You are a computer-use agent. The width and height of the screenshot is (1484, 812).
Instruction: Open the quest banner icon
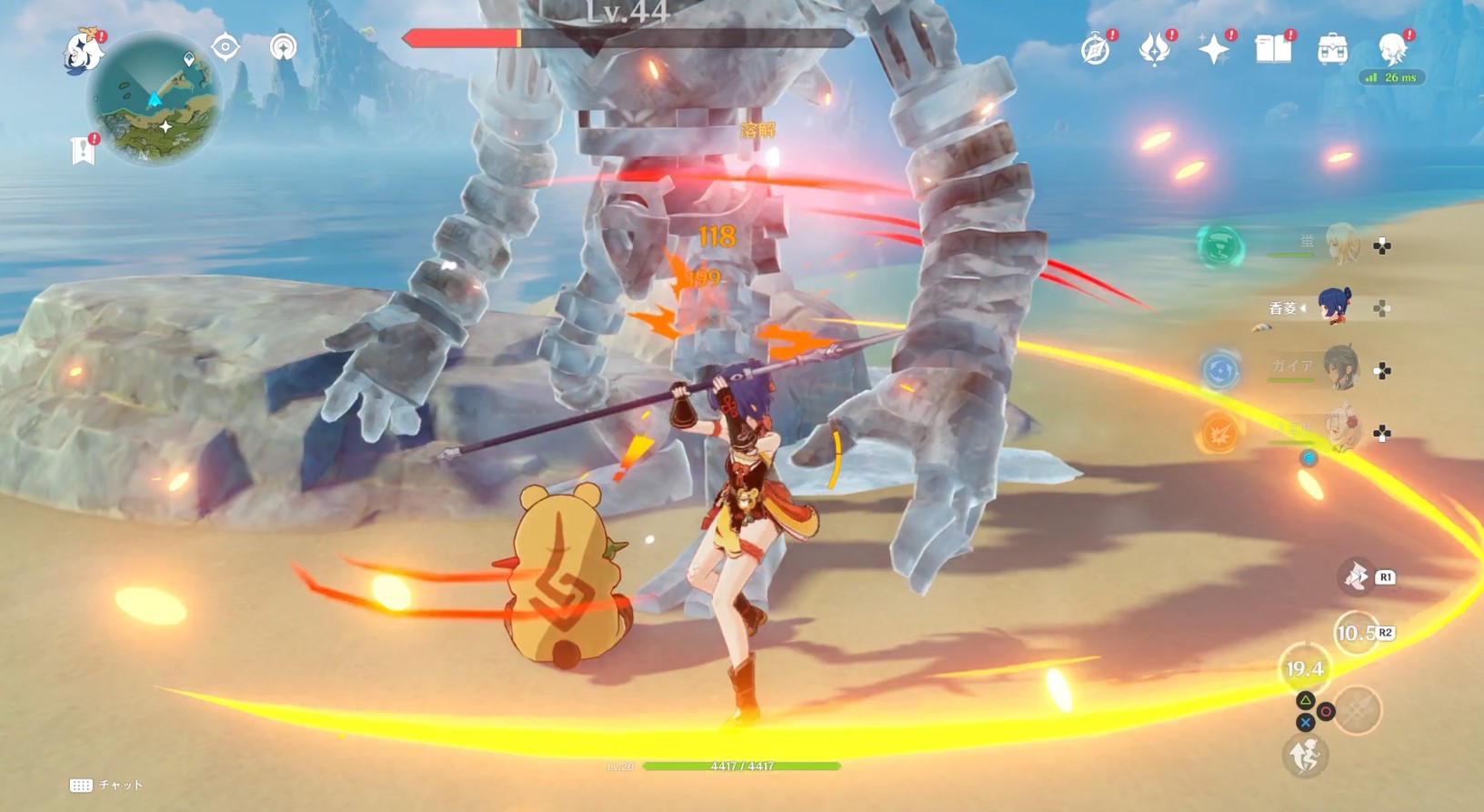click(84, 149)
